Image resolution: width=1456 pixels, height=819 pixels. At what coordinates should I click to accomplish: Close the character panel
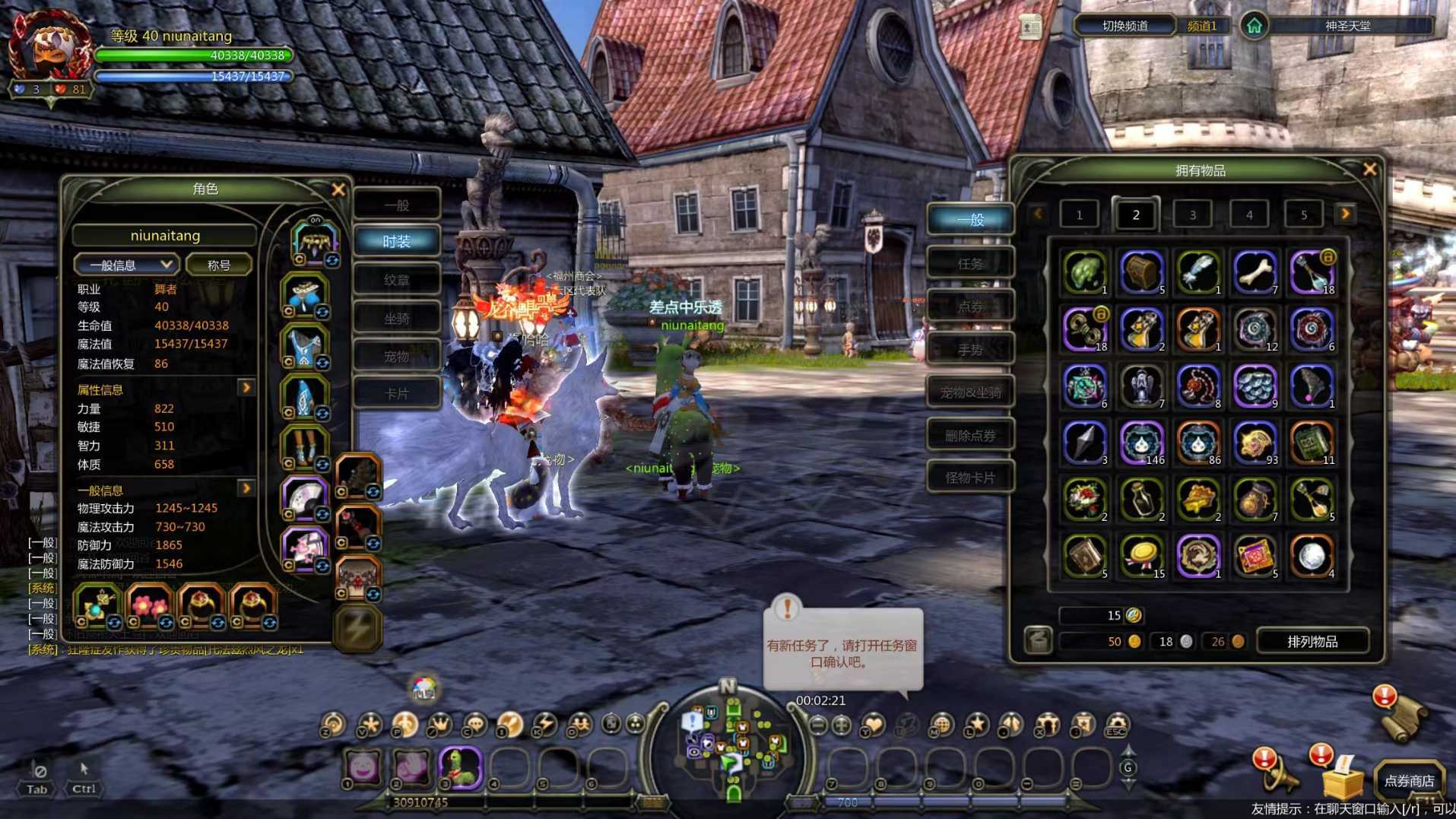click(338, 189)
